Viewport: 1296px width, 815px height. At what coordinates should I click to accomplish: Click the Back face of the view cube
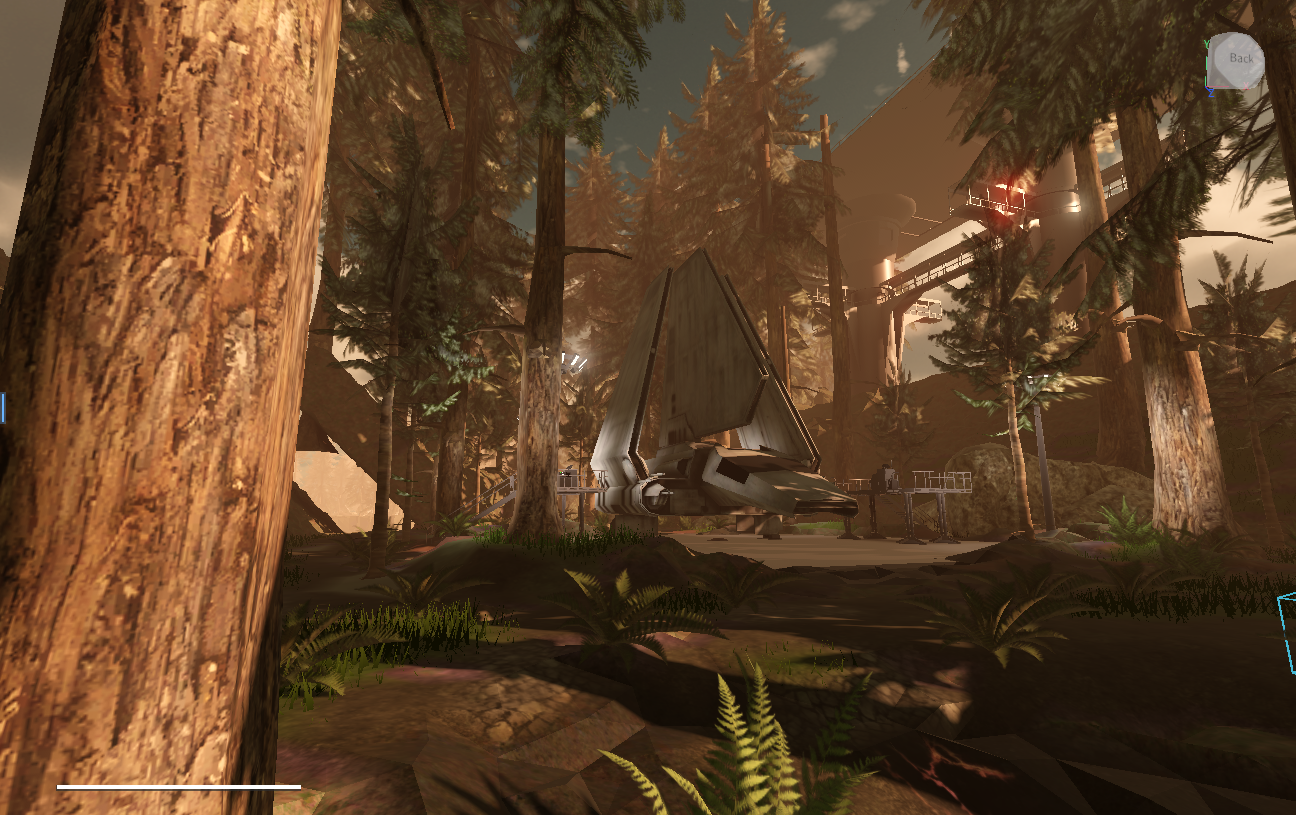point(1240,59)
